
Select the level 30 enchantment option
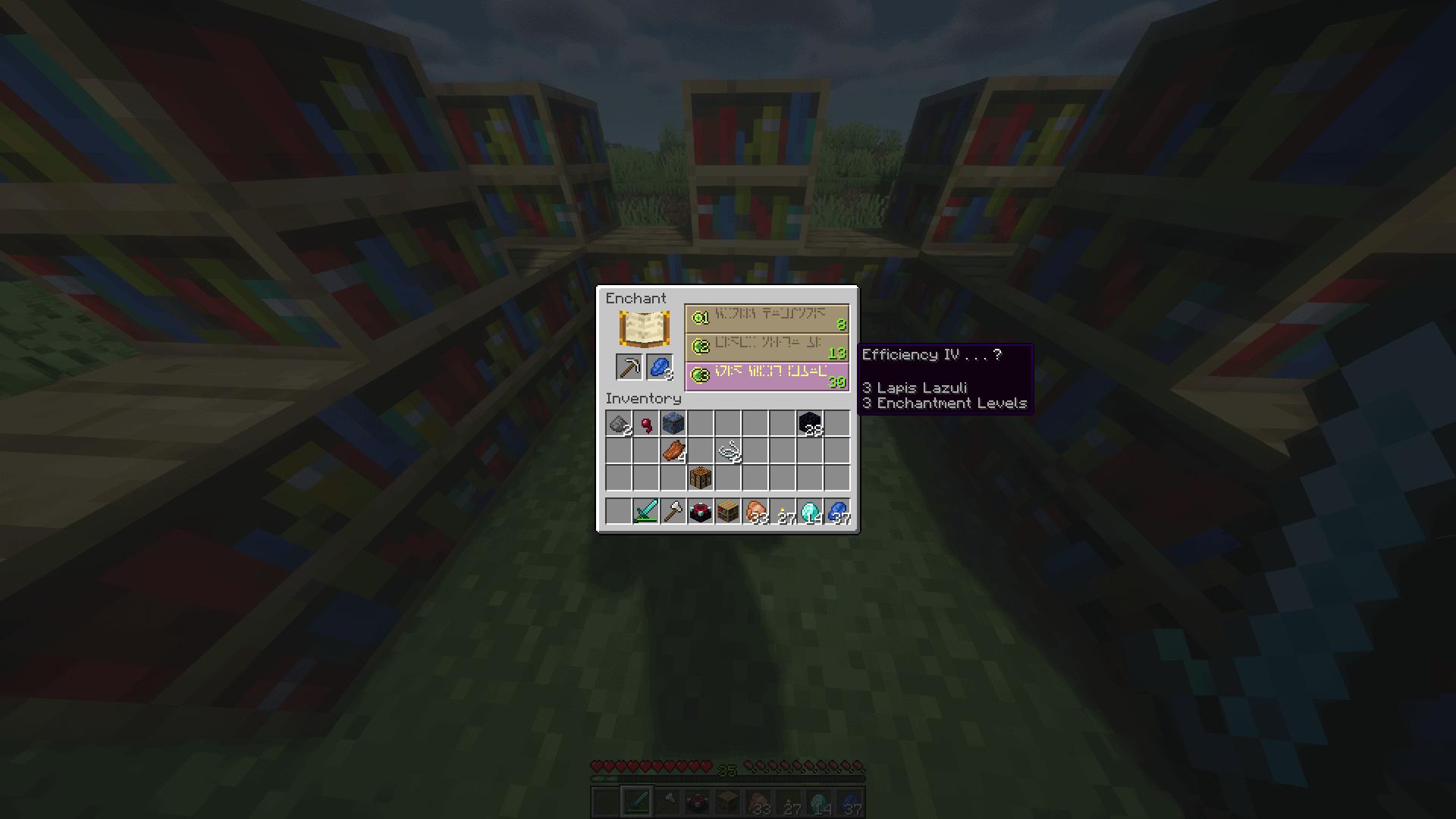point(766,378)
